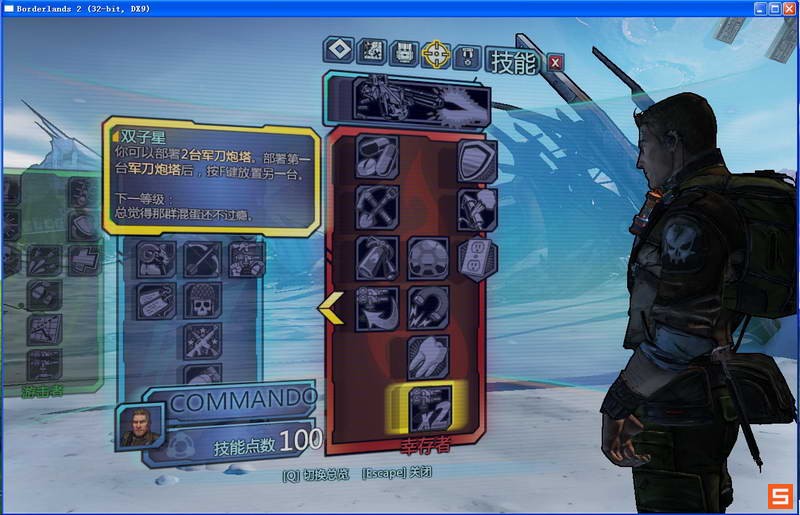Image resolution: width=800 pixels, height=515 pixels.
Task: Pick the dog tags skill icon
Action: (156, 298)
